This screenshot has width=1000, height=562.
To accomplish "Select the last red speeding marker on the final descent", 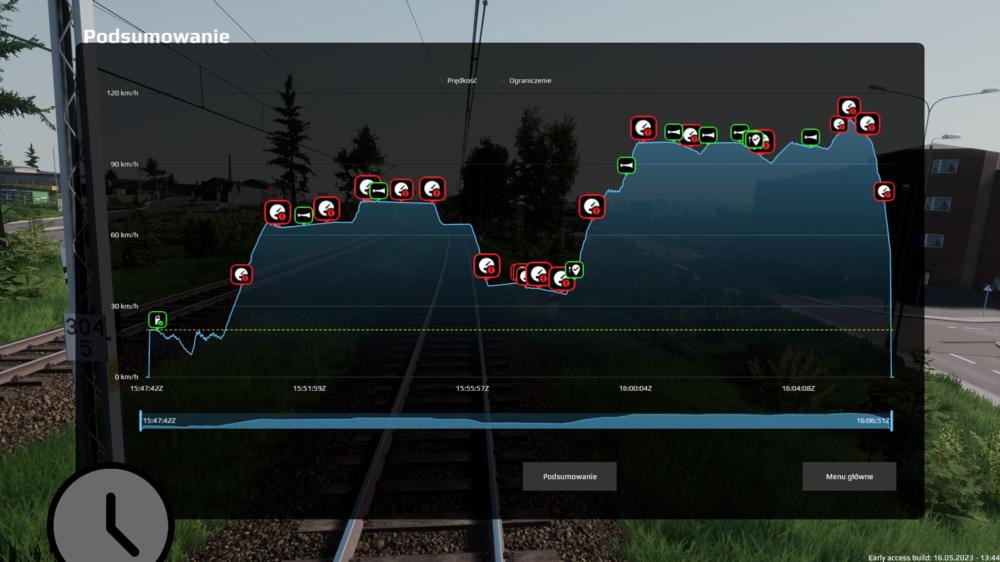I will 884,191.
